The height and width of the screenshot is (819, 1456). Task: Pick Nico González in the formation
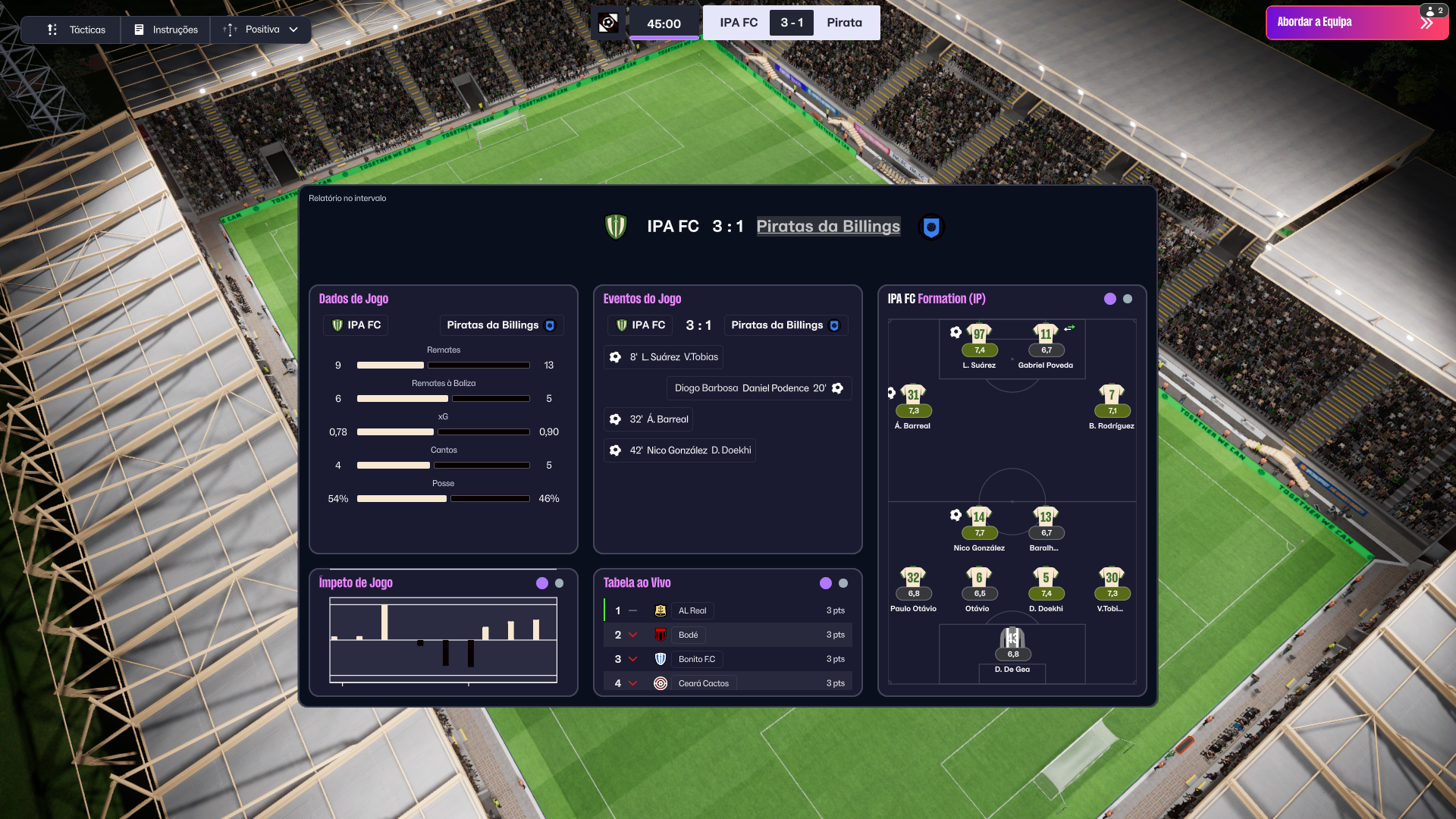[x=979, y=518]
